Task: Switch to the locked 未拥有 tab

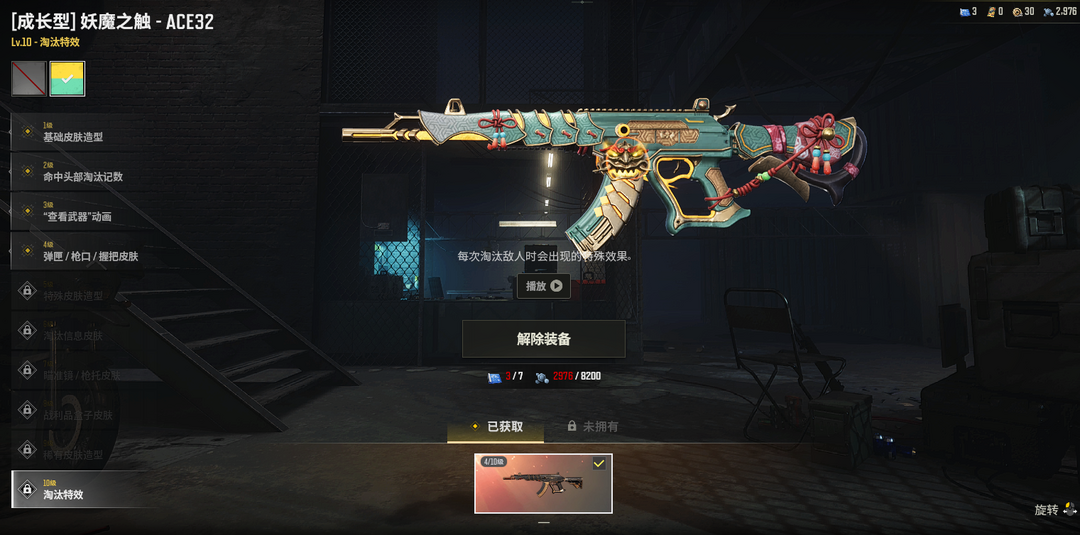Action: pos(592,427)
